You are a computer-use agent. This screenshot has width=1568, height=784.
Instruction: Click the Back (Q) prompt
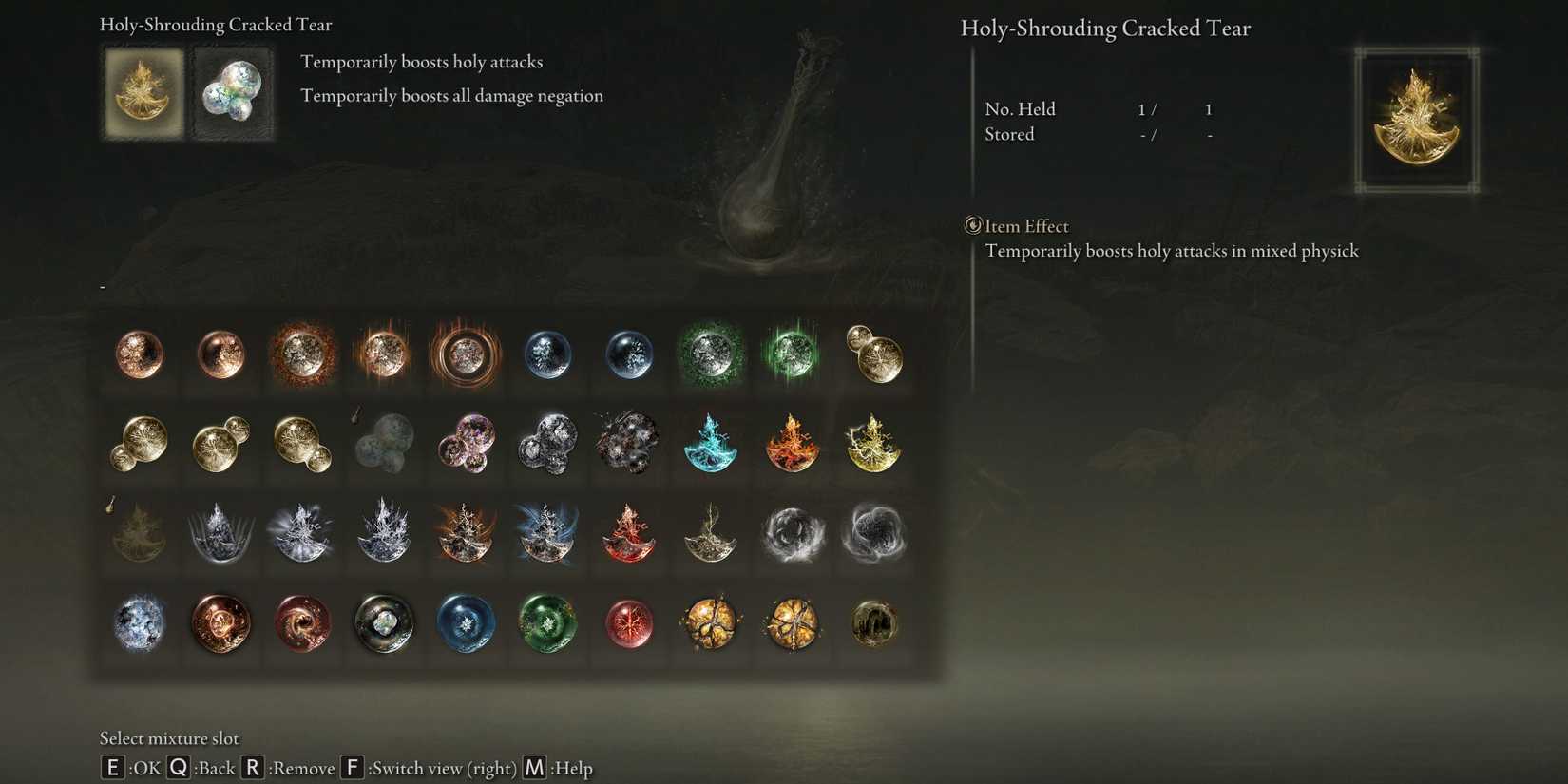(177, 768)
